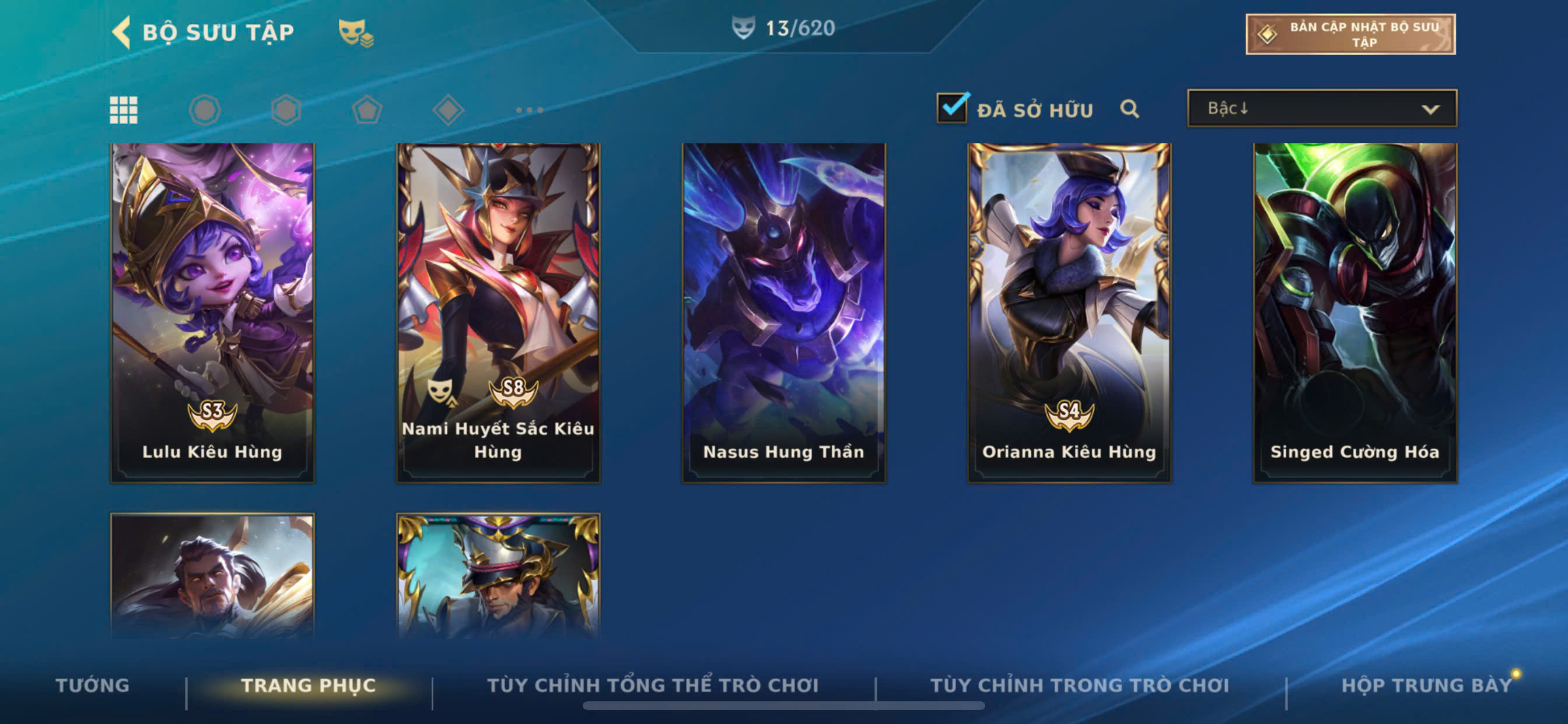1568x724 pixels.
Task: Switch to the Trang Phục tab
Action: [309, 685]
